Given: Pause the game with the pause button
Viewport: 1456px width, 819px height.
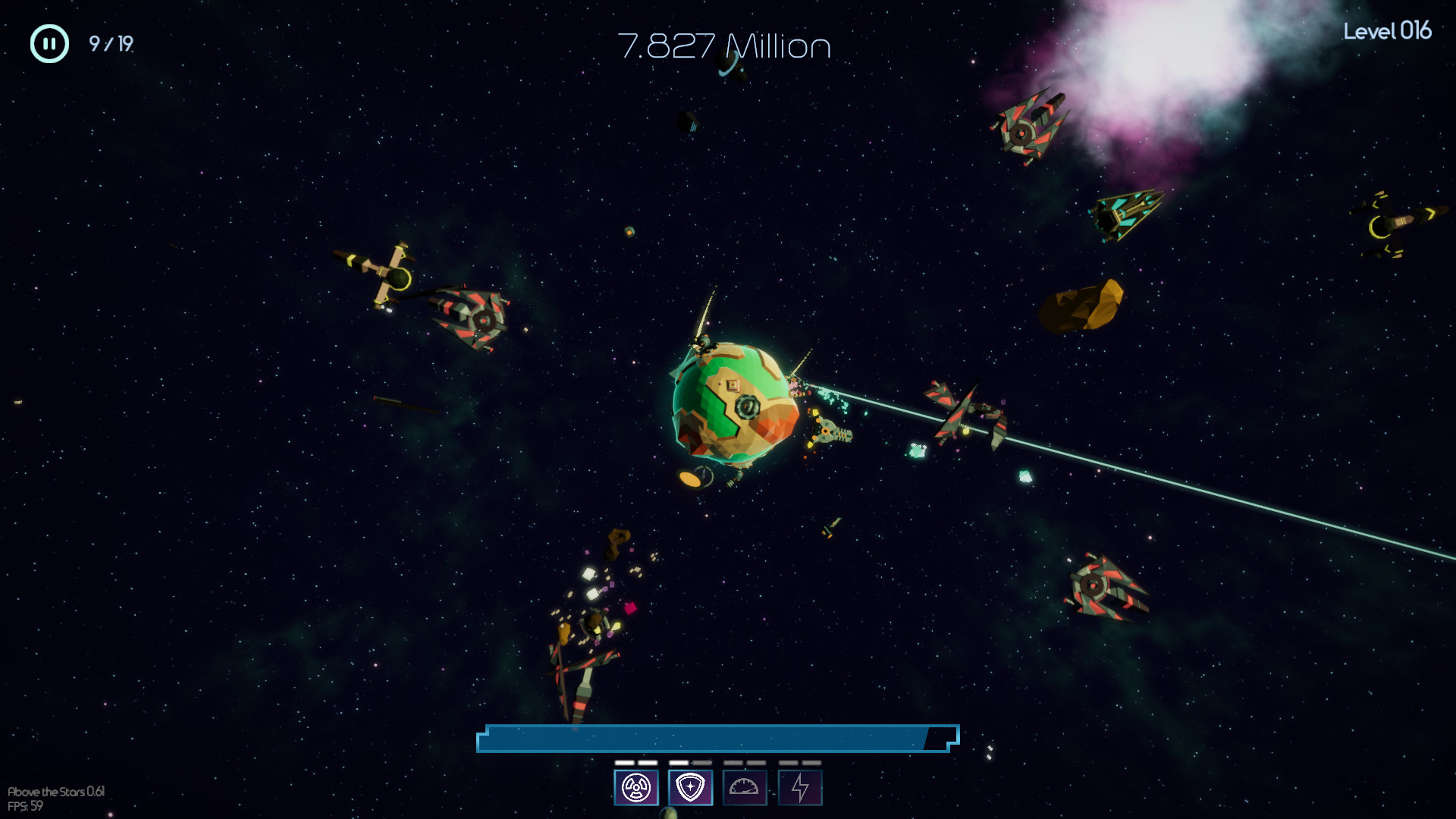Looking at the screenshot, I should pyautogui.click(x=49, y=44).
